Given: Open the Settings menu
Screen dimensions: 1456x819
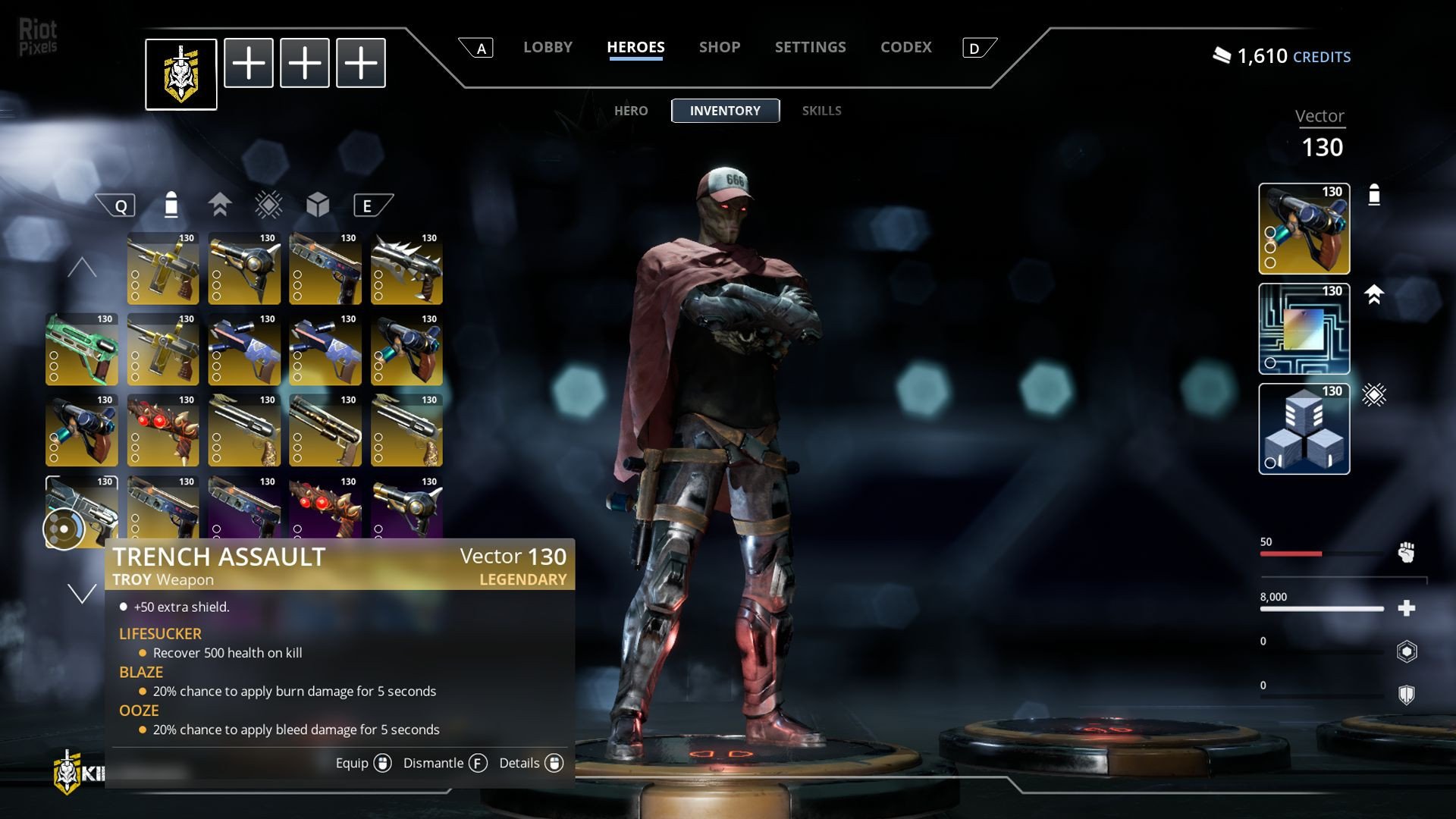Looking at the screenshot, I should [x=810, y=47].
